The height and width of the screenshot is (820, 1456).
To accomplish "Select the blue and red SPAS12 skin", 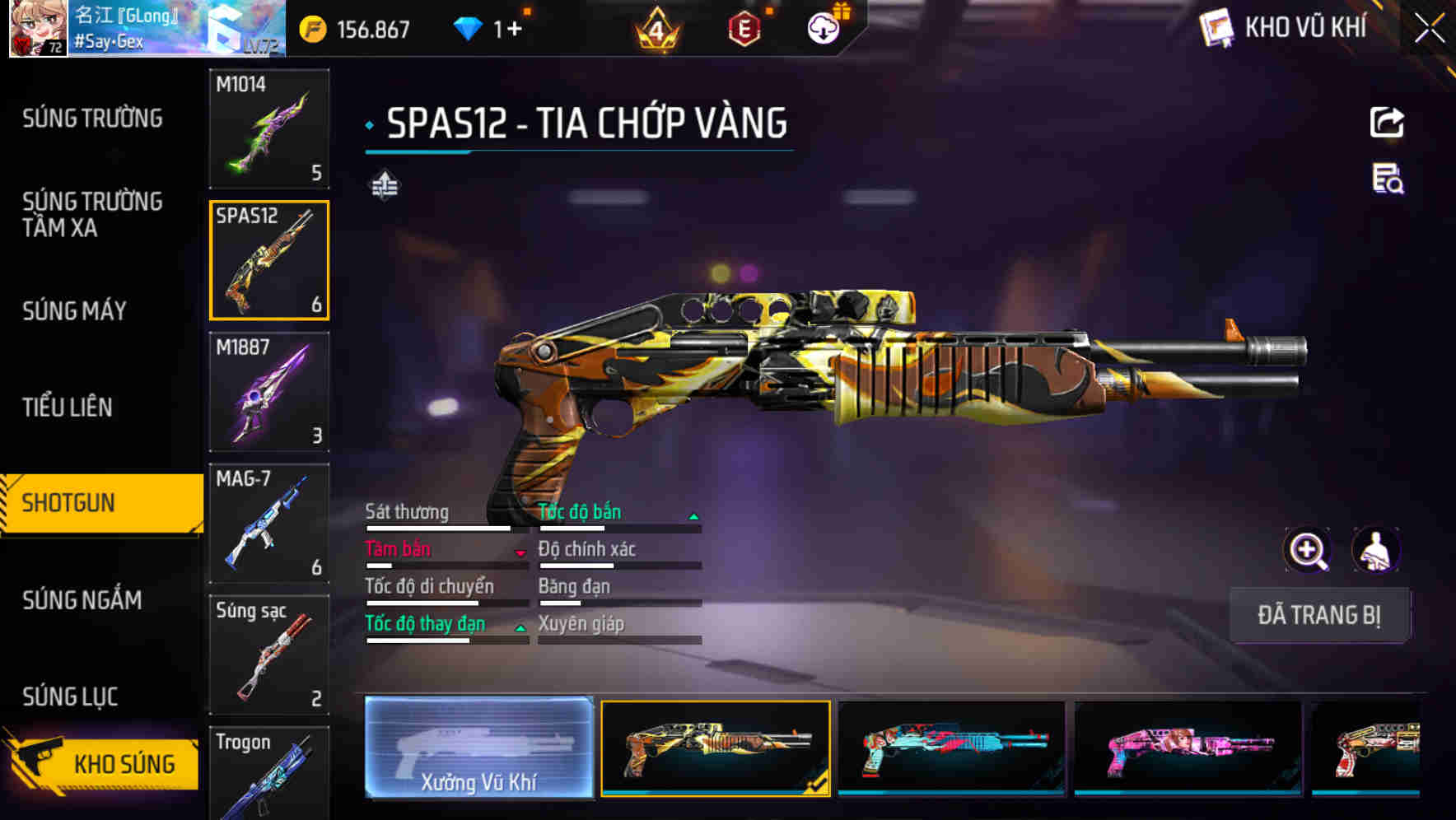I will [x=951, y=748].
